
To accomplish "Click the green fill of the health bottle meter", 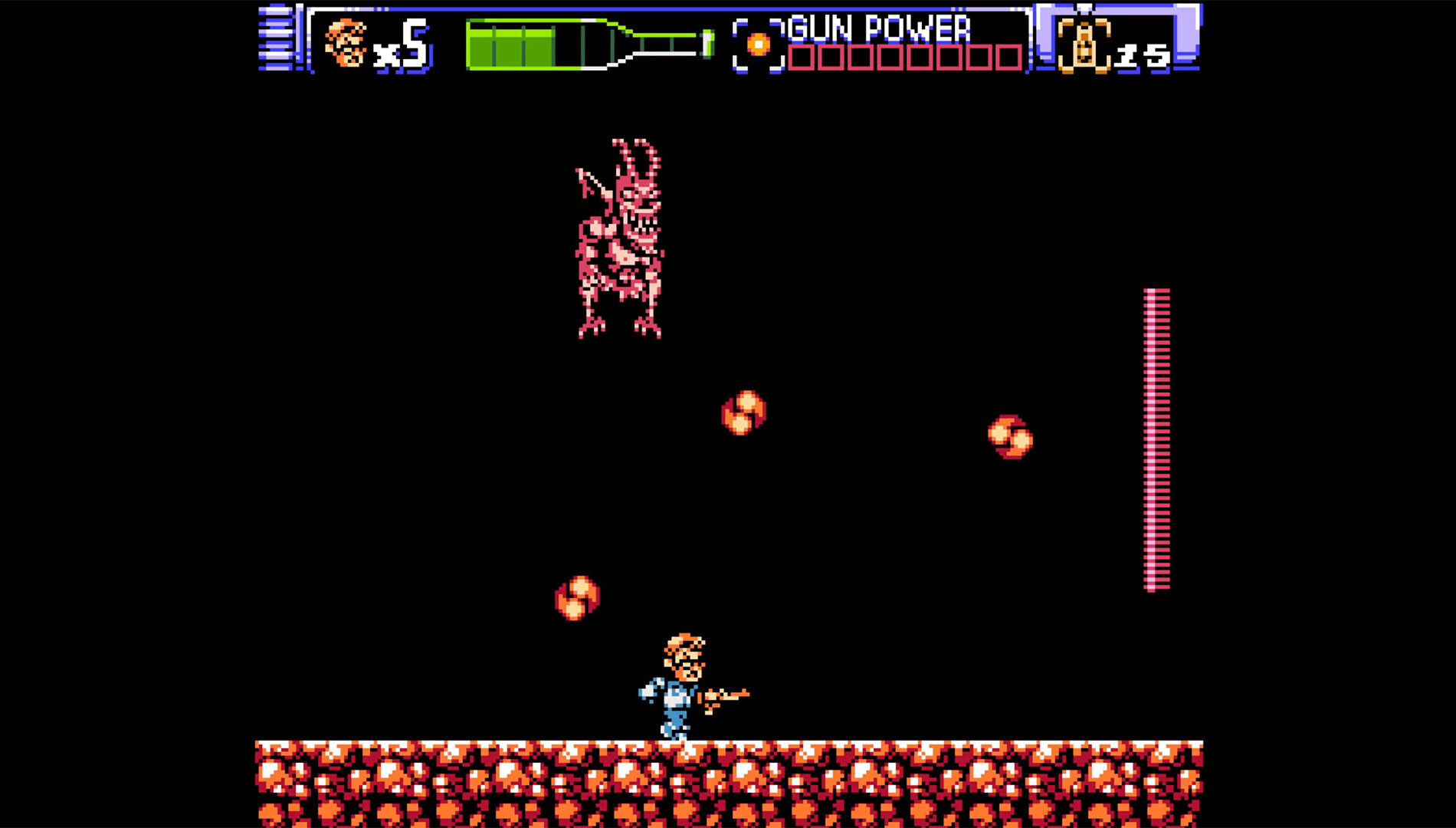I will pos(513,46).
